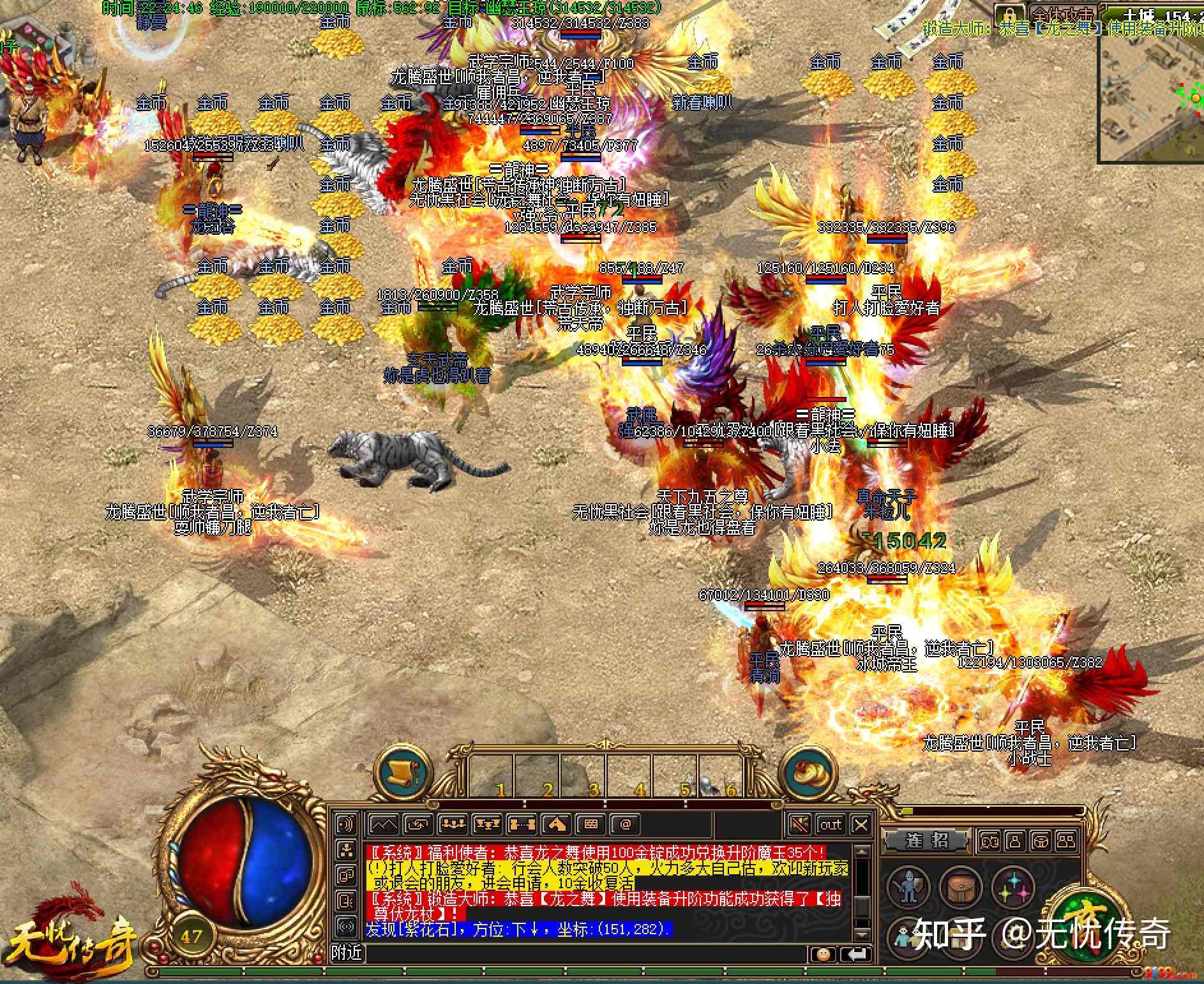Send chat with the enter arrow button
1204x984 pixels.
[854, 954]
